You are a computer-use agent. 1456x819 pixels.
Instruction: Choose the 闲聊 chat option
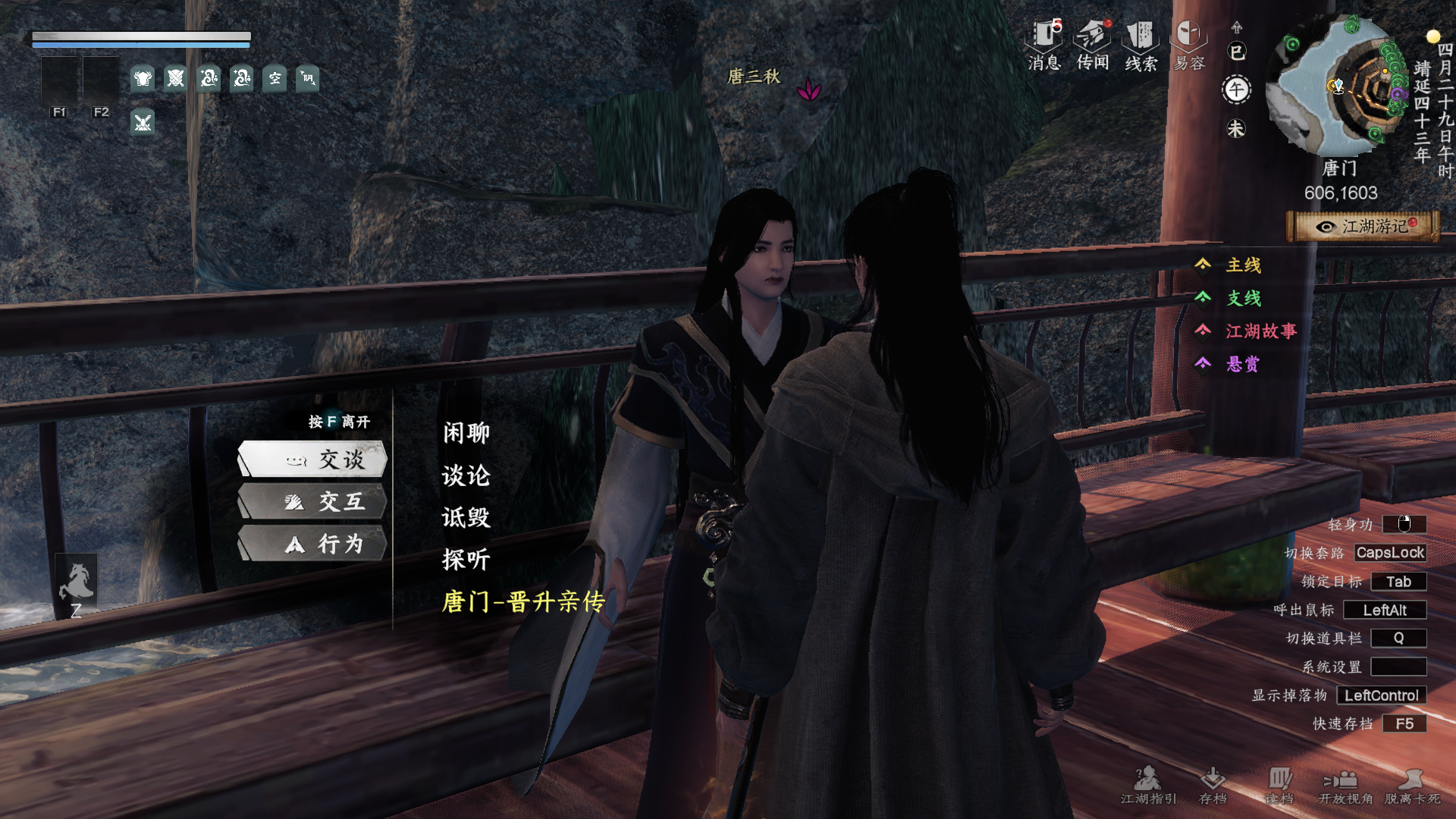pyautogui.click(x=466, y=433)
